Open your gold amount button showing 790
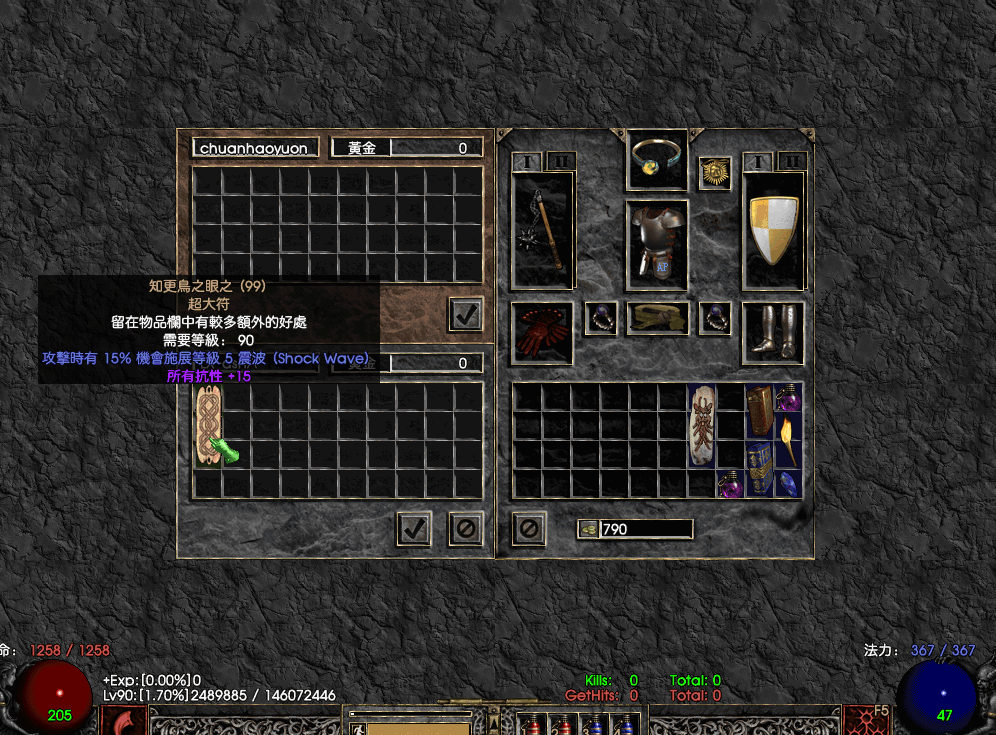Viewport: 996px width, 735px height. tap(589, 529)
